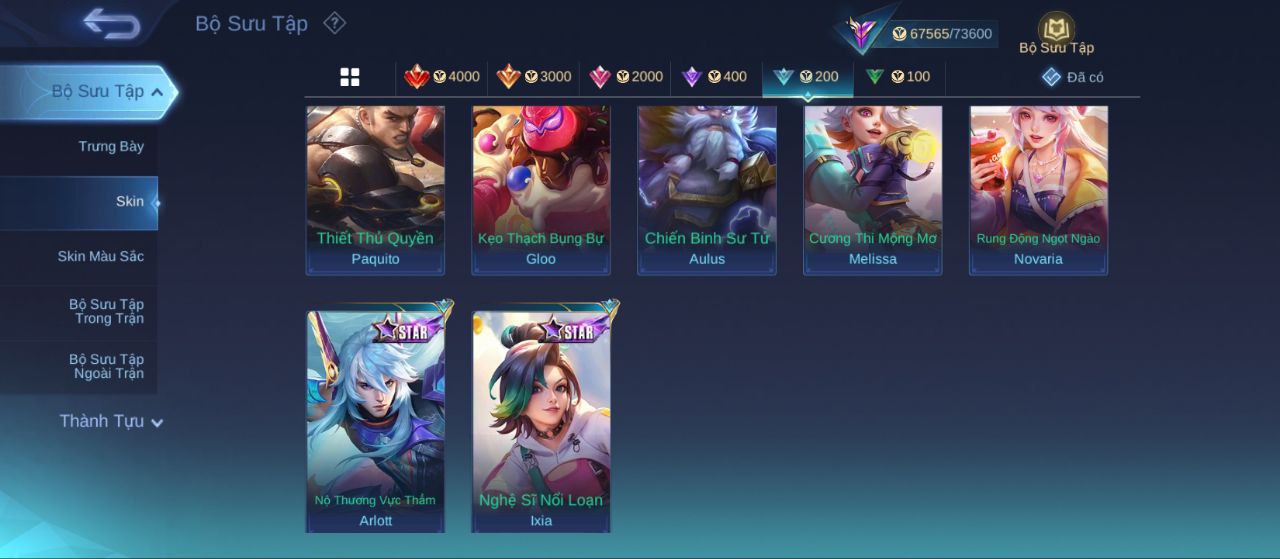Switch to the 400-point tier tab

pos(714,77)
